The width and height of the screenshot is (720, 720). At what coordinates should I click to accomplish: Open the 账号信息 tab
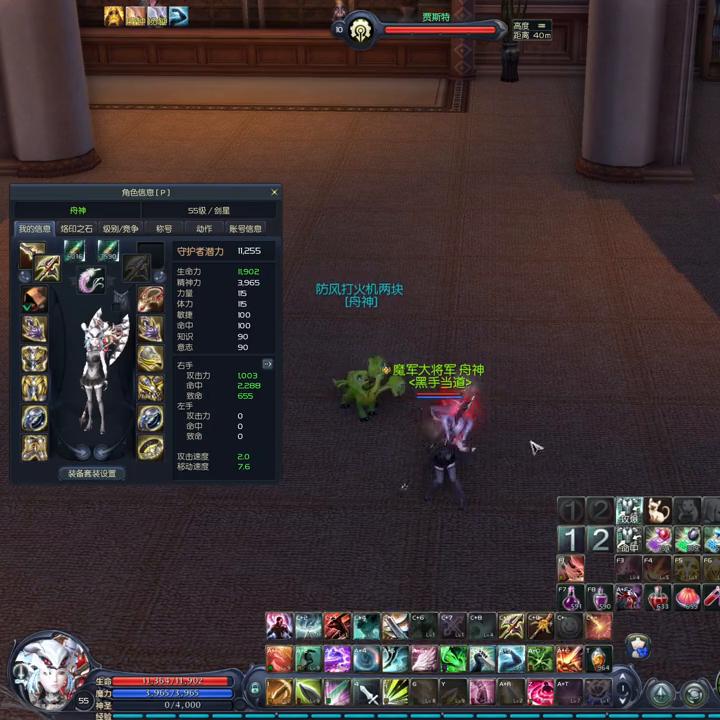pyautogui.click(x=246, y=229)
